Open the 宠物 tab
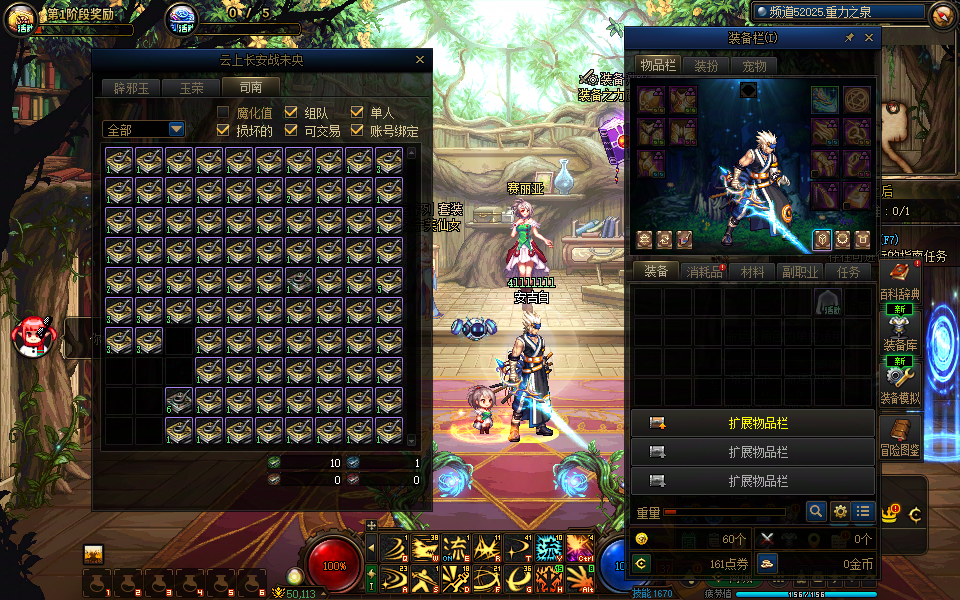 click(754, 66)
